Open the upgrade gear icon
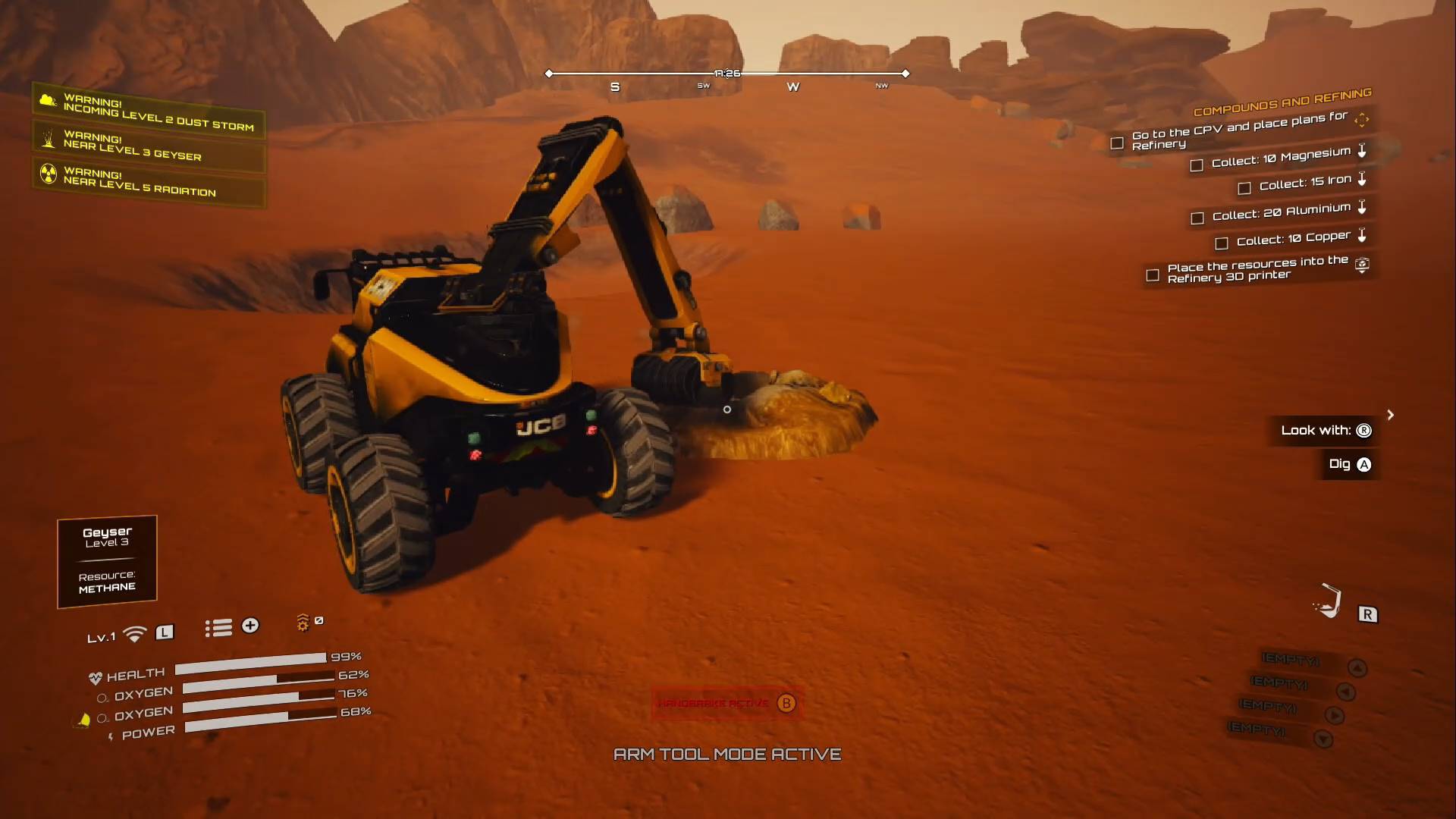Viewport: 1456px width, 819px height. (303, 623)
